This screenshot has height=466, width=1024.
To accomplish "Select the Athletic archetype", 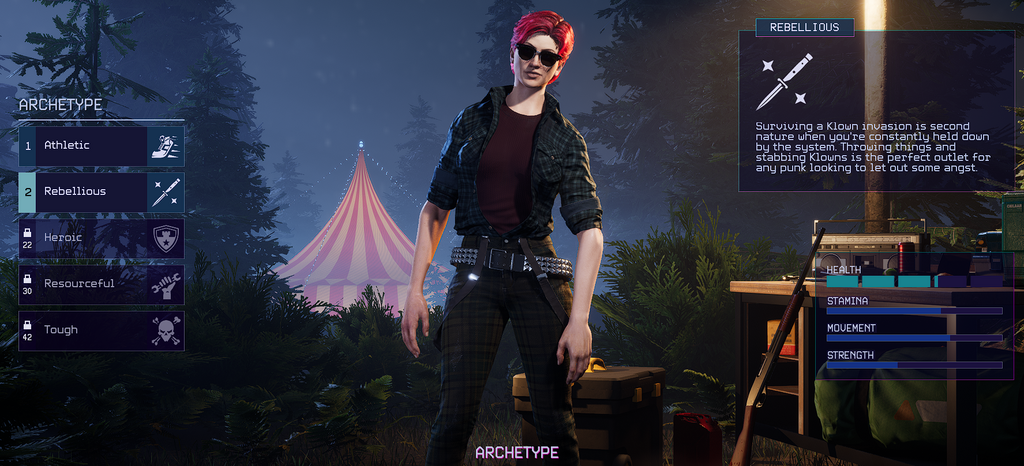I will pos(100,146).
